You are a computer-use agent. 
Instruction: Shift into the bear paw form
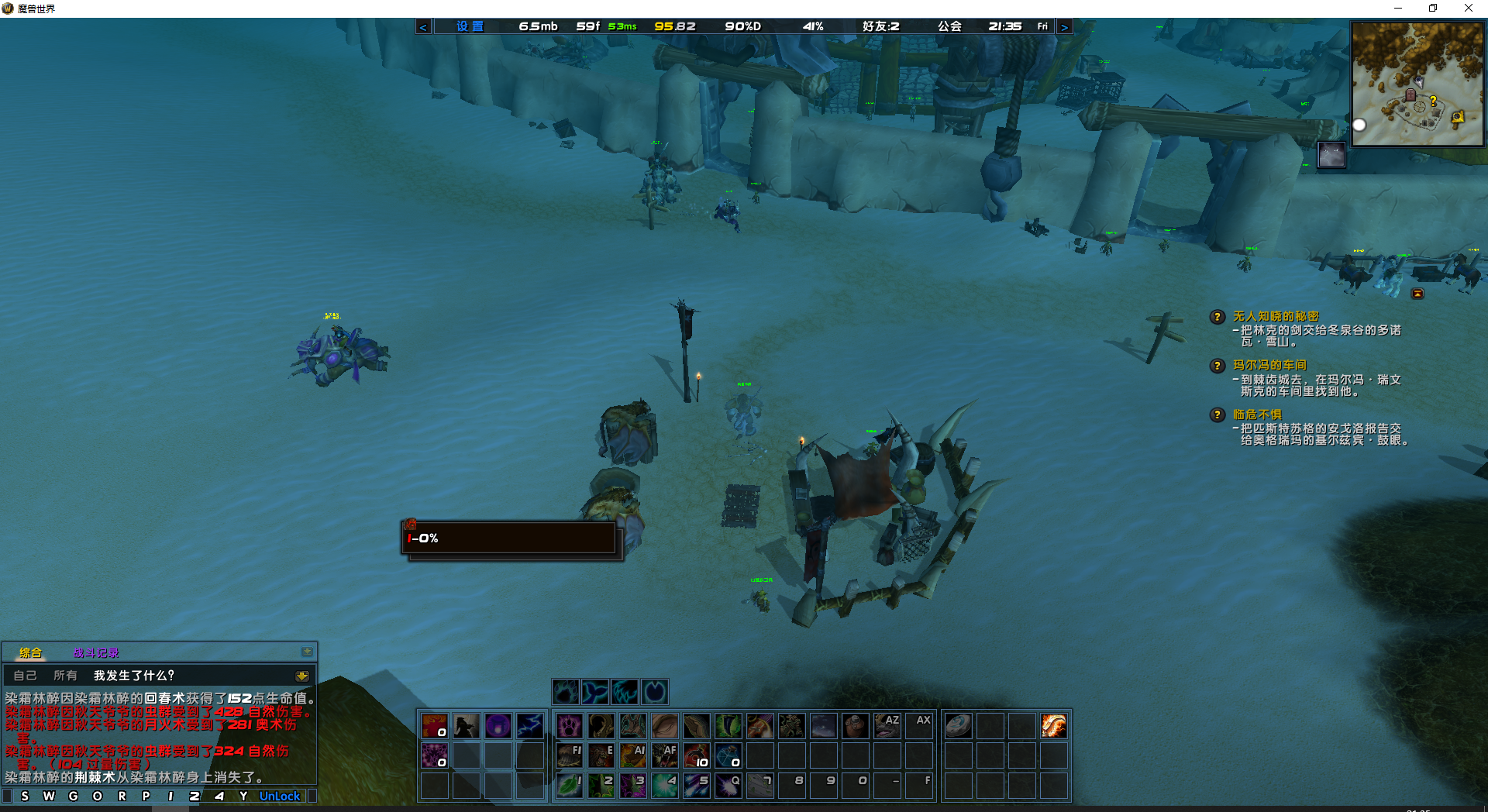coord(566,691)
